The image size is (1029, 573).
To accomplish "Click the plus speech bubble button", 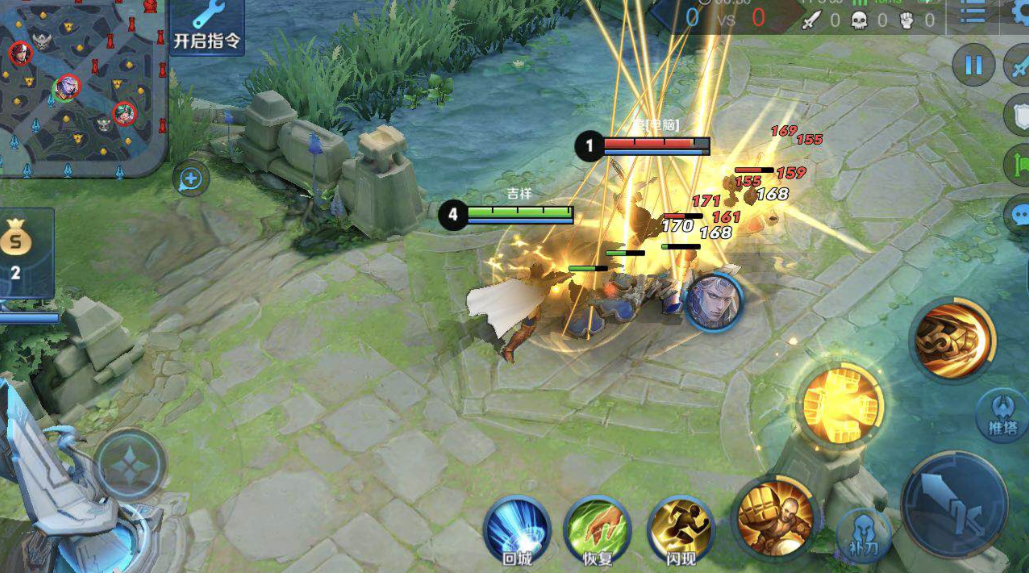I will [x=190, y=180].
